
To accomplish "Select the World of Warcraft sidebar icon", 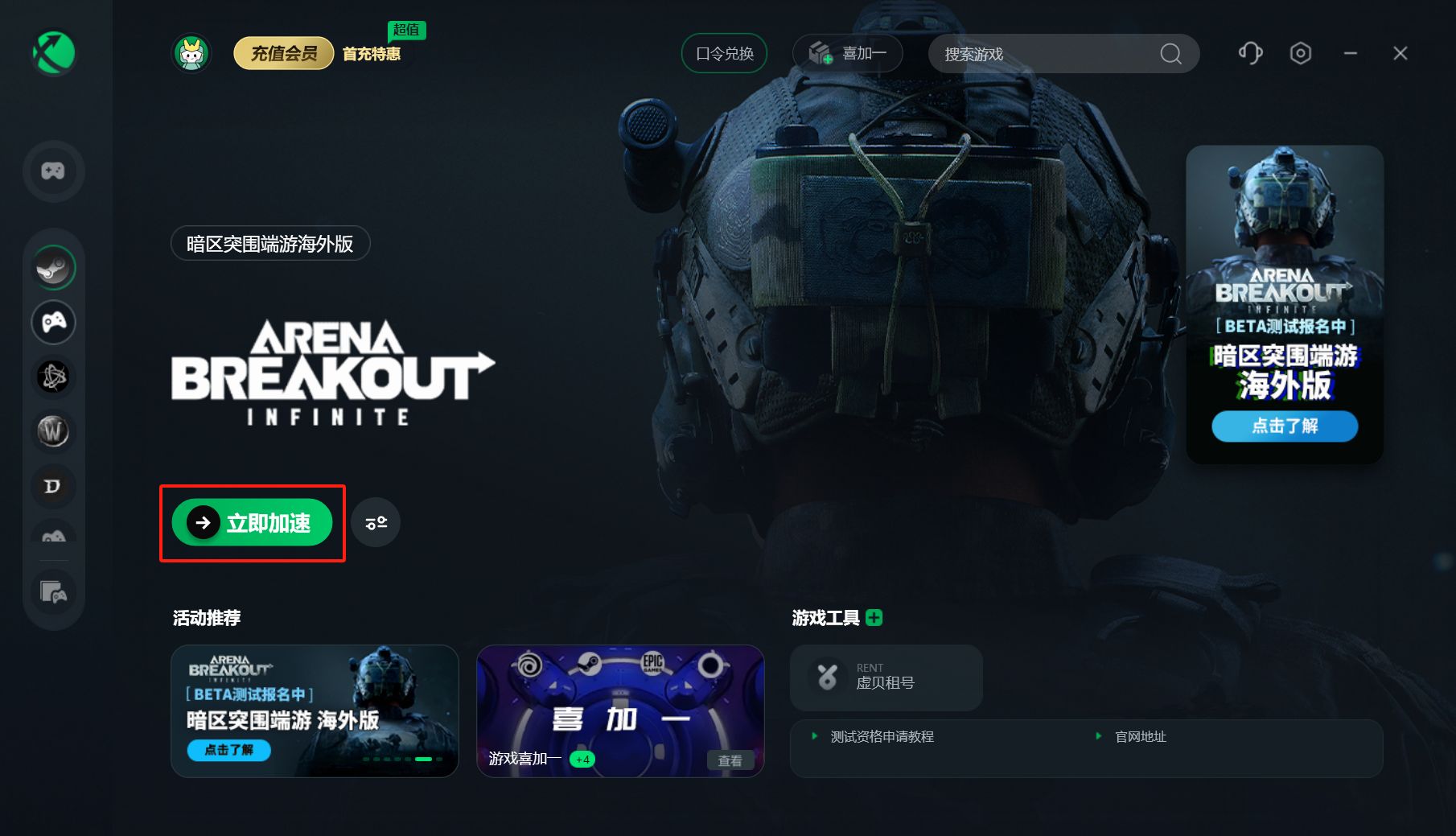I will coord(54,431).
